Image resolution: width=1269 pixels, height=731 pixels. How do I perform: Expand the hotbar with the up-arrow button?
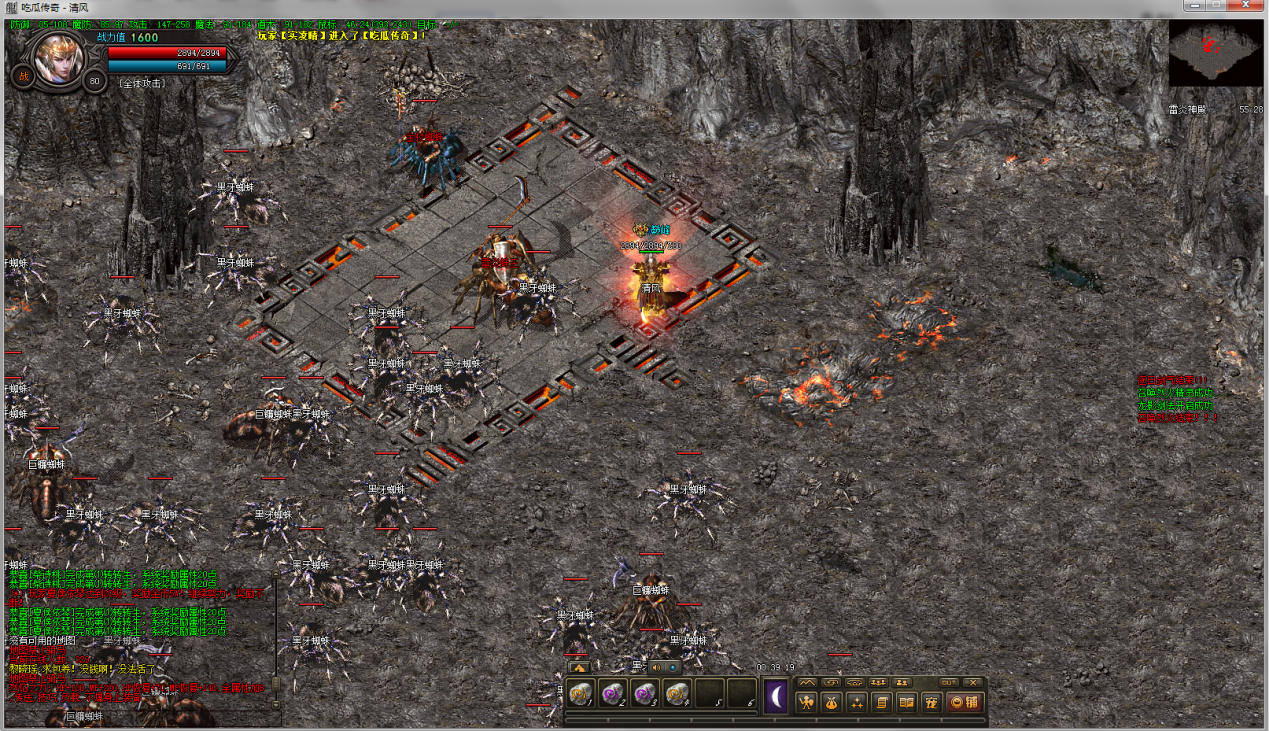(x=578, y=667)
